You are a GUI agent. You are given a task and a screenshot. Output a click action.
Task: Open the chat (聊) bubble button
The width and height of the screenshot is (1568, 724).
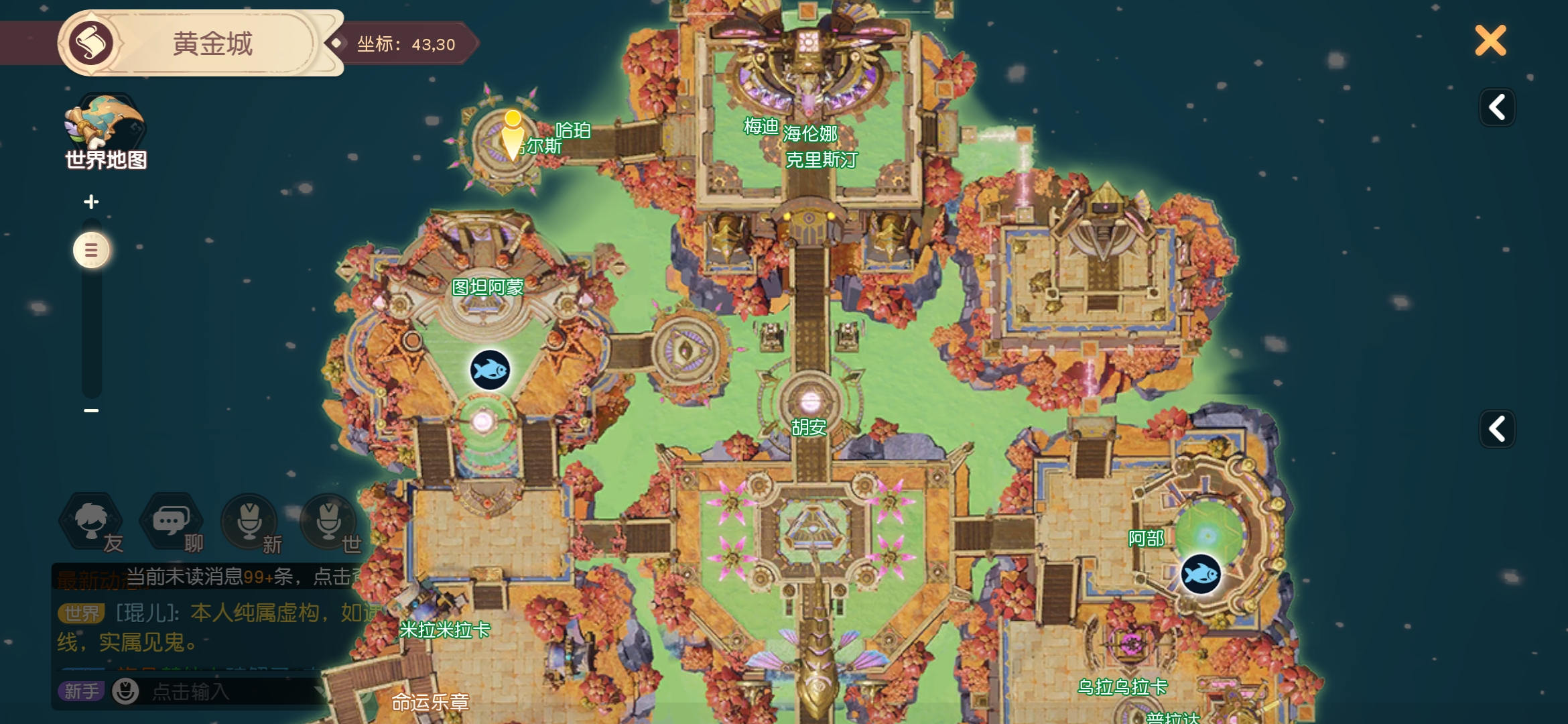(x=171, y=522)
